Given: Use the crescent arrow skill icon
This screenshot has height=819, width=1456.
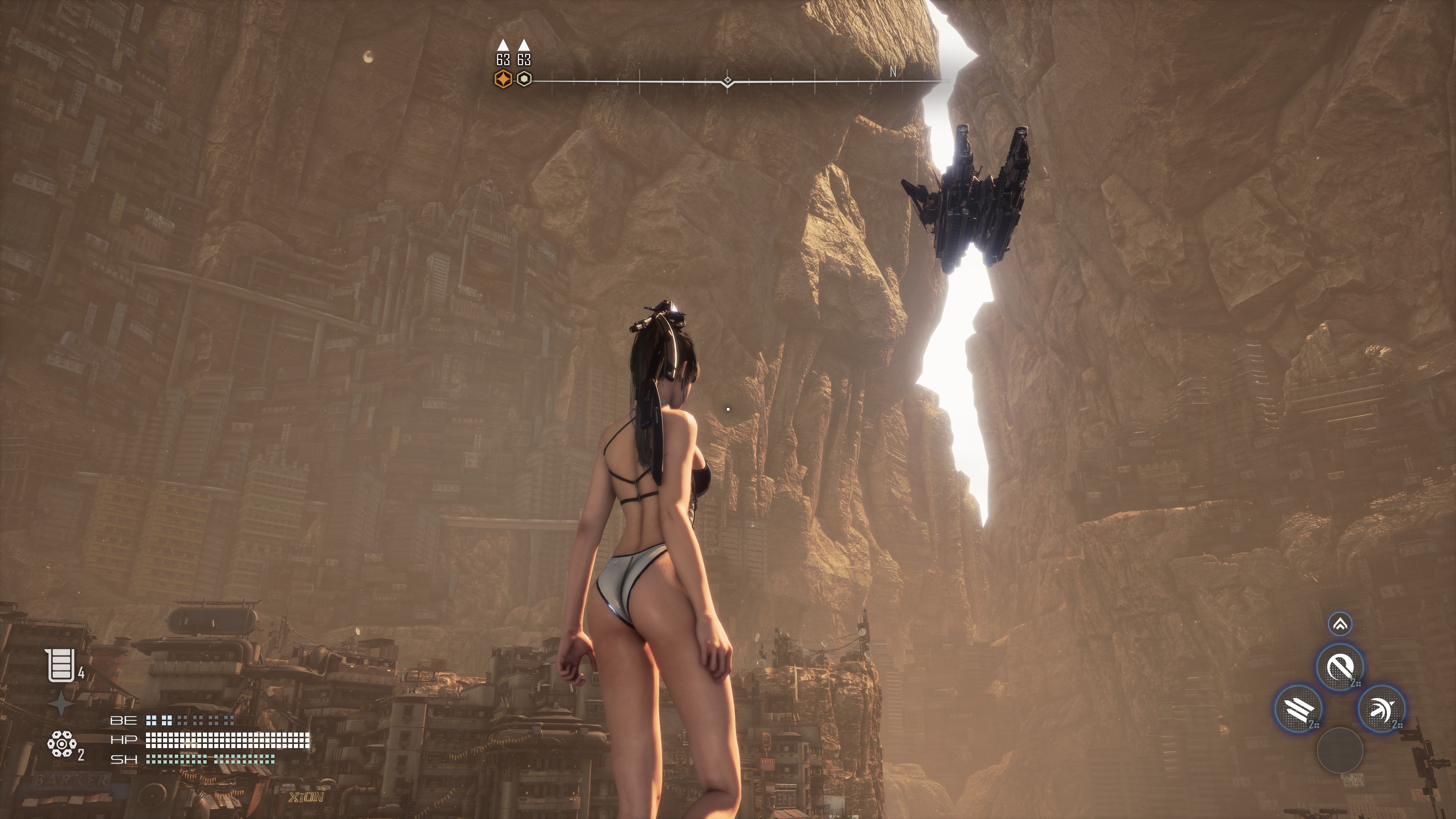Looking at the screenshot, I should [x=1381, y=708].
